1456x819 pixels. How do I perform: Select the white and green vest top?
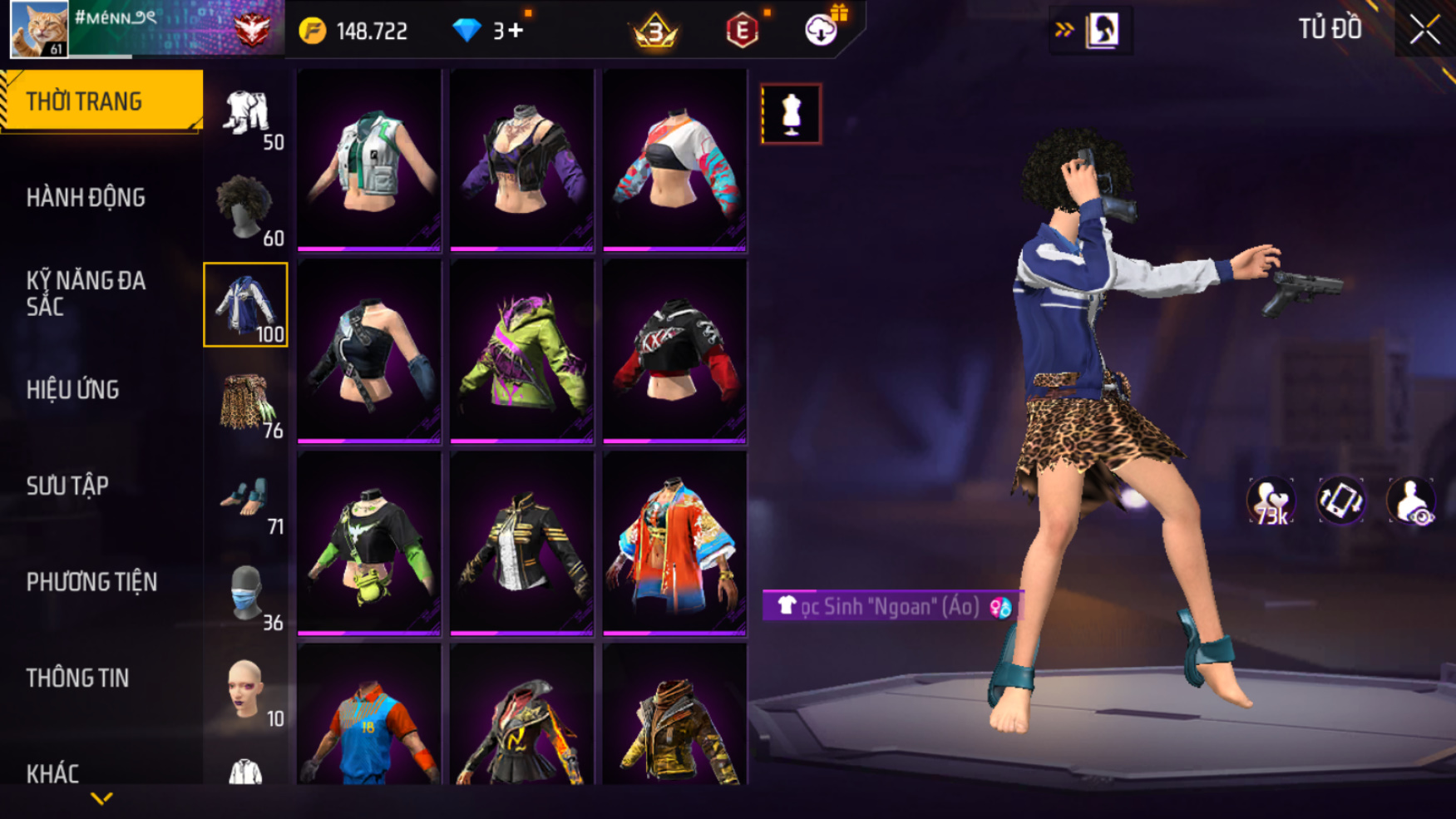369,160
